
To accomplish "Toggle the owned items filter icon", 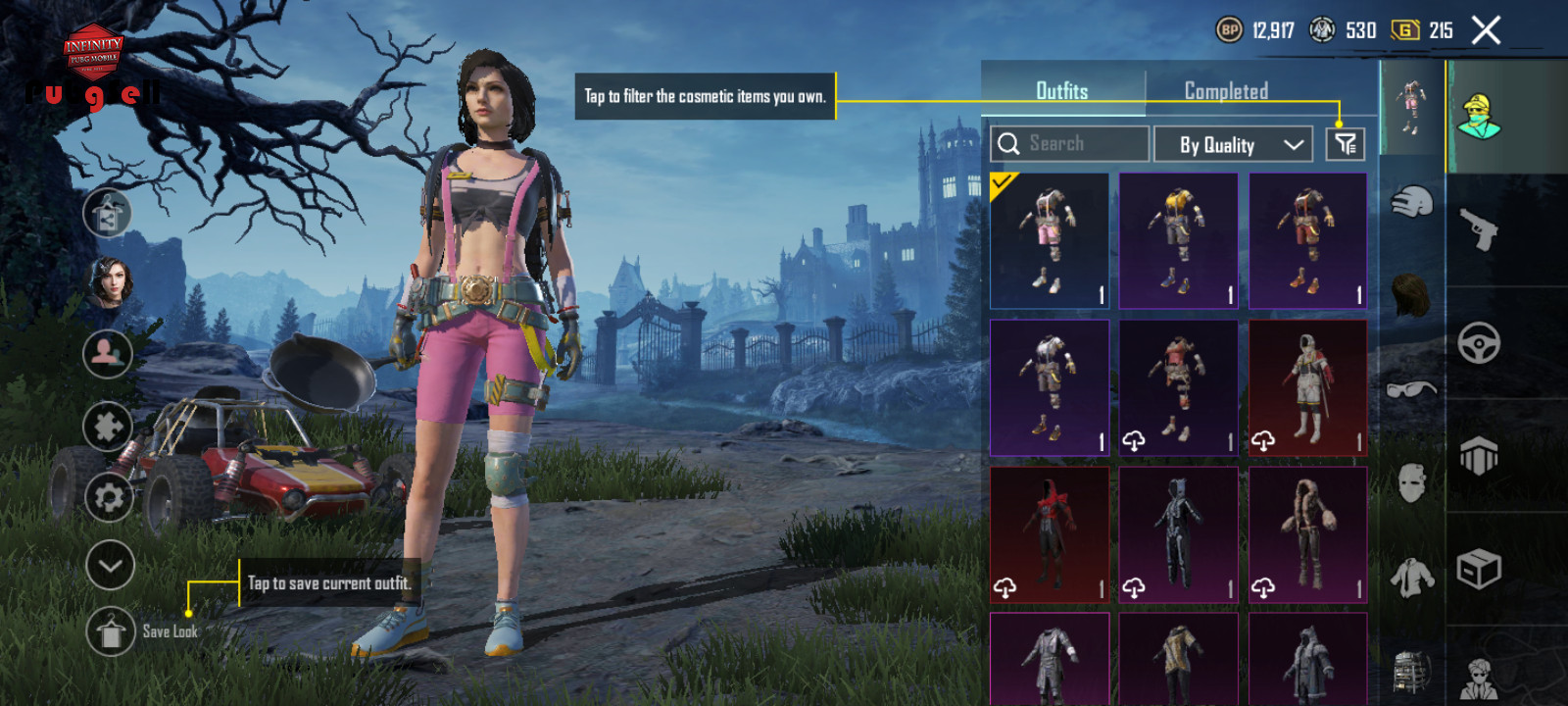I will point(1345,145).
